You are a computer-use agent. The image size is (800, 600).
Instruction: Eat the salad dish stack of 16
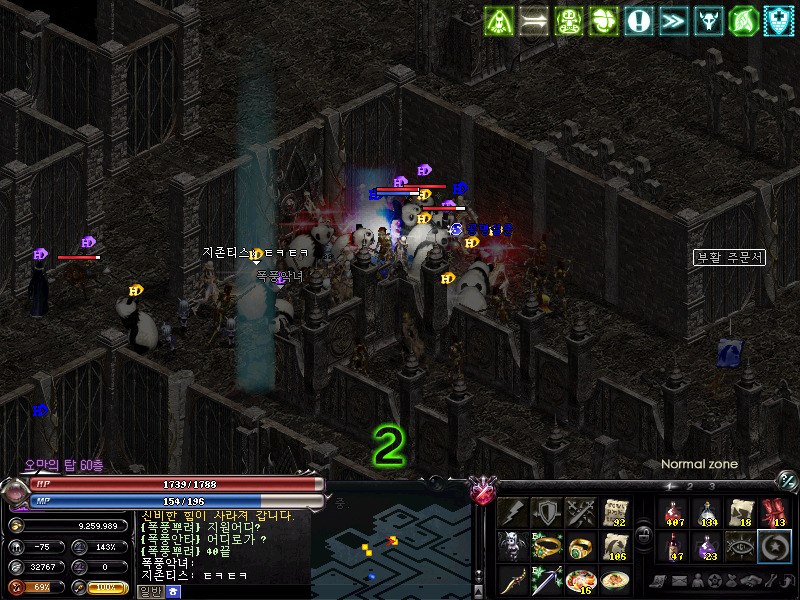(x=581, y=580)
